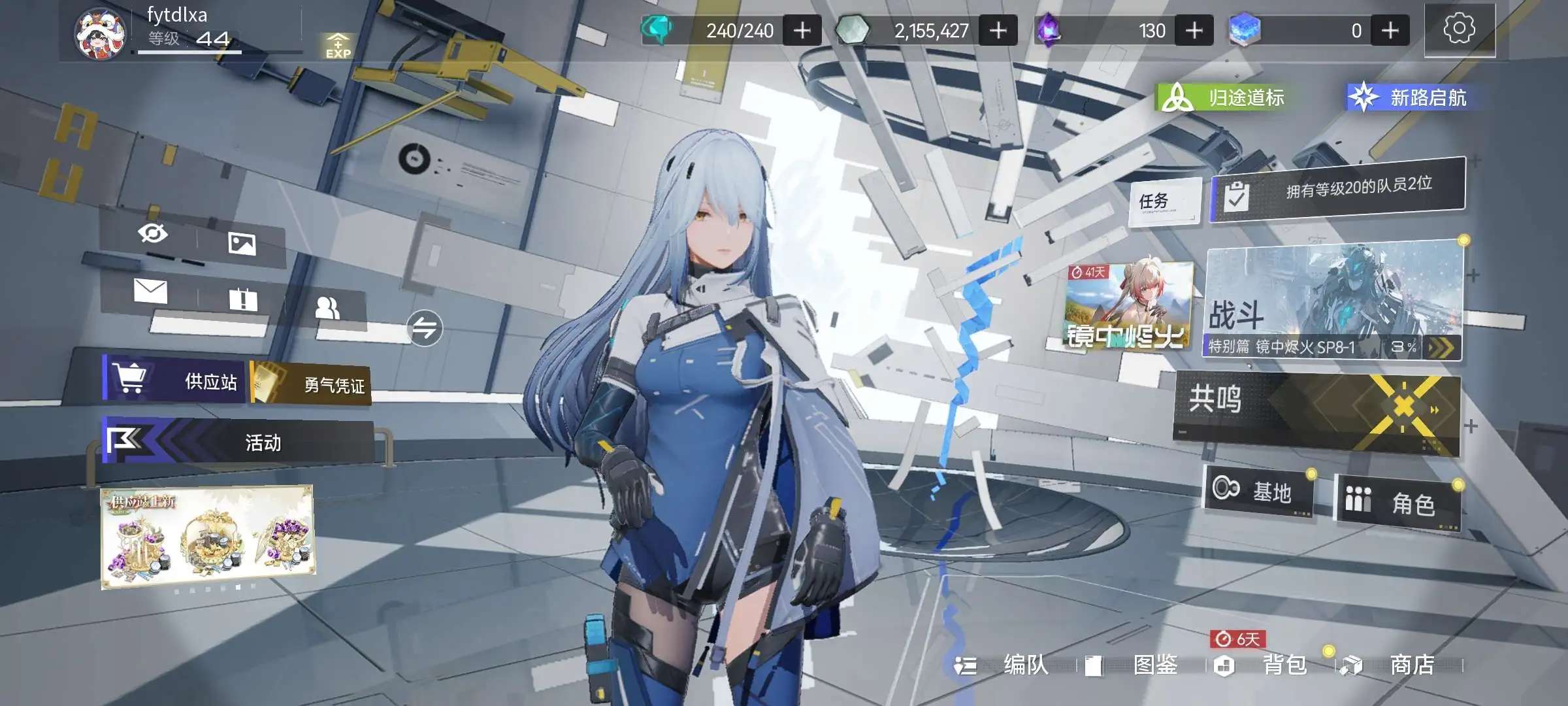This screenshot has width=1568, height=706.
Task: Select the 归途道标 green banner
Action: coord(1223,98)
